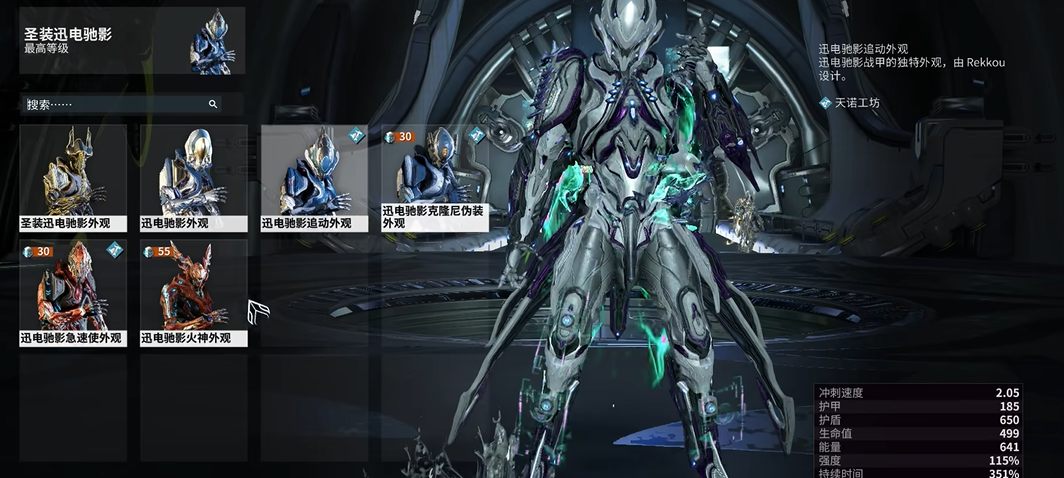Choose the 迅电驰影急速使外观 skin tile
Image resolution: width=1064 pixels, height=478 pixels.
[x=73, y=292]
